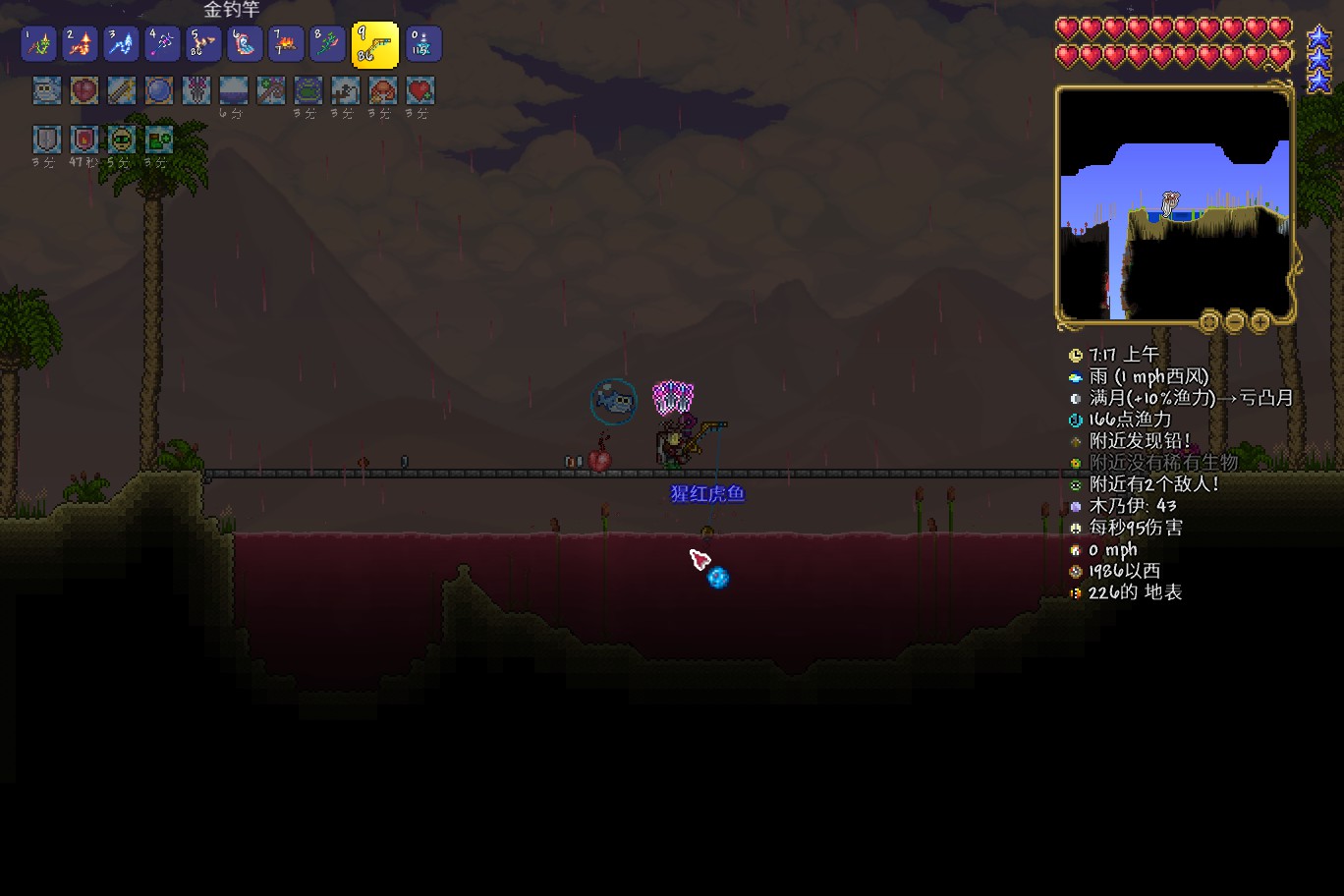Click the heart-plus regeneration buff icon
1344x896 pixels.
pos(420,91)
